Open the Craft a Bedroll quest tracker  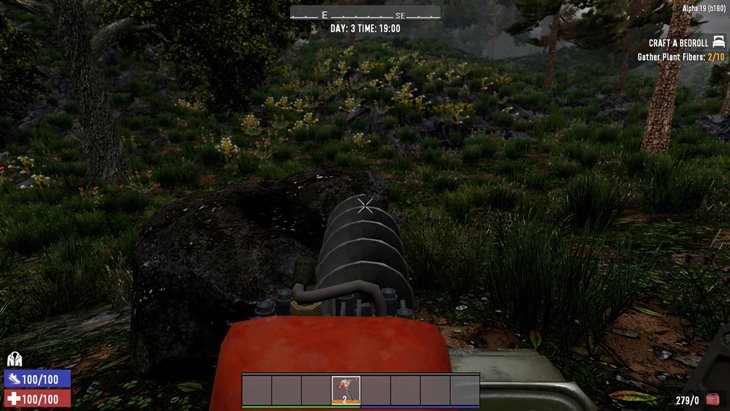[x=678, y=43]
